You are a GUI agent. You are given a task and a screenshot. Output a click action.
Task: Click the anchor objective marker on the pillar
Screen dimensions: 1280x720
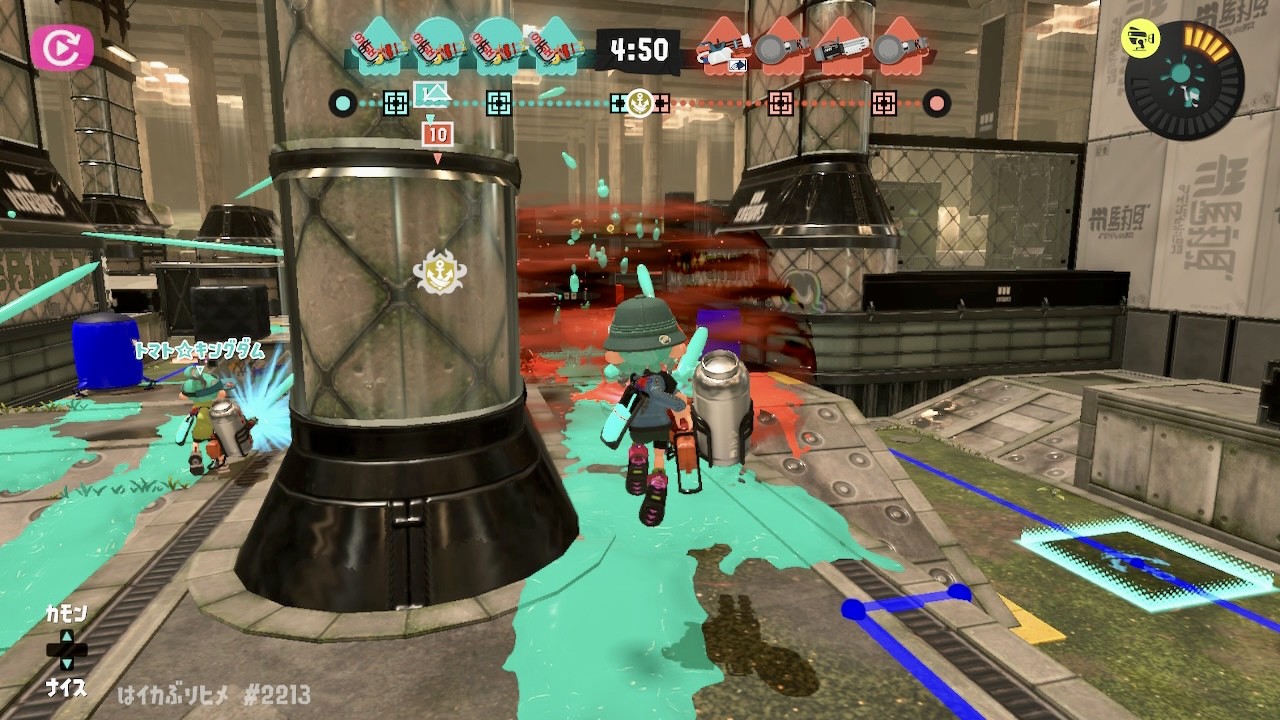coord(439,272)
